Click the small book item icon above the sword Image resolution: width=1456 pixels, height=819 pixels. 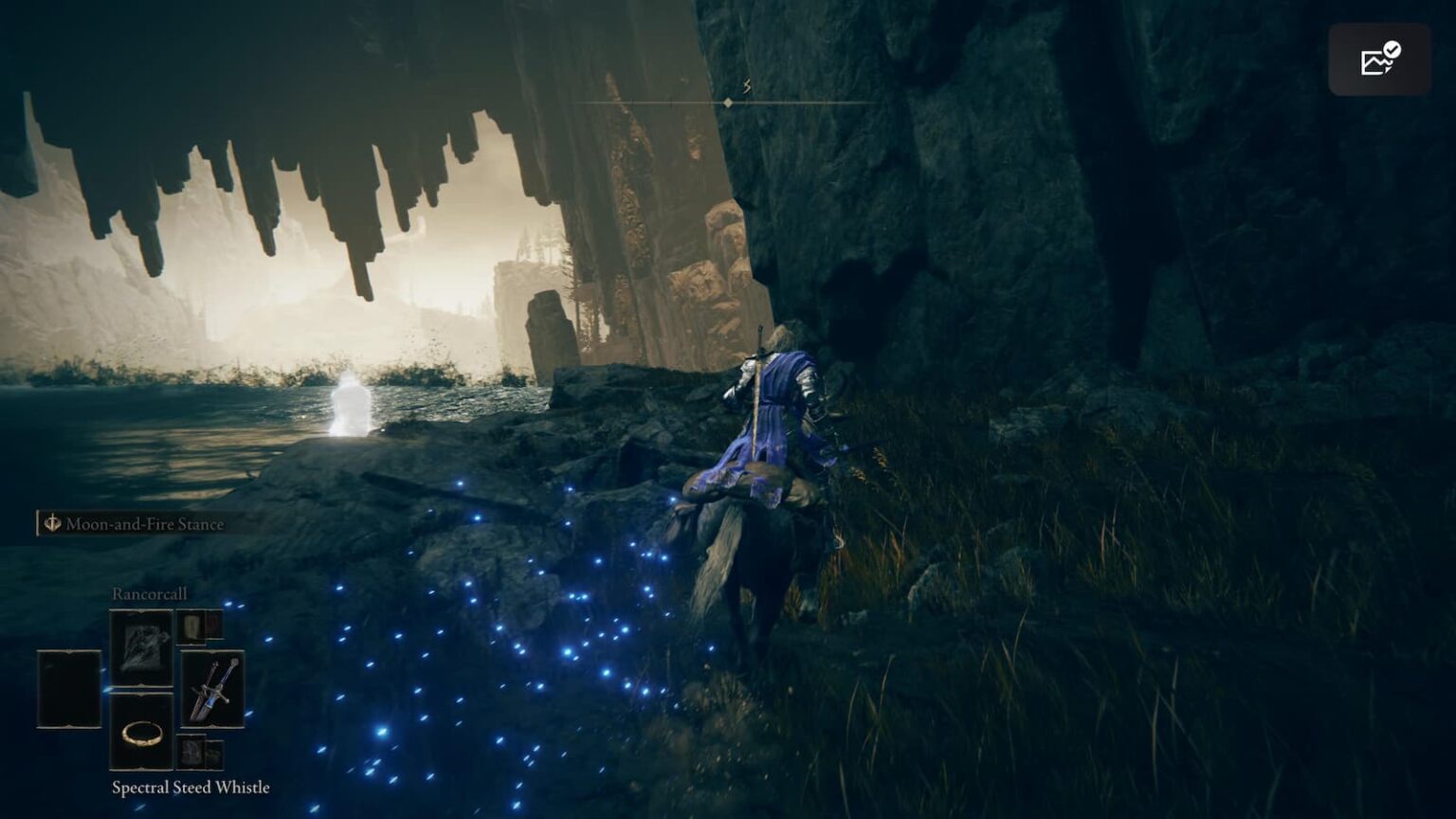point(191,628)
